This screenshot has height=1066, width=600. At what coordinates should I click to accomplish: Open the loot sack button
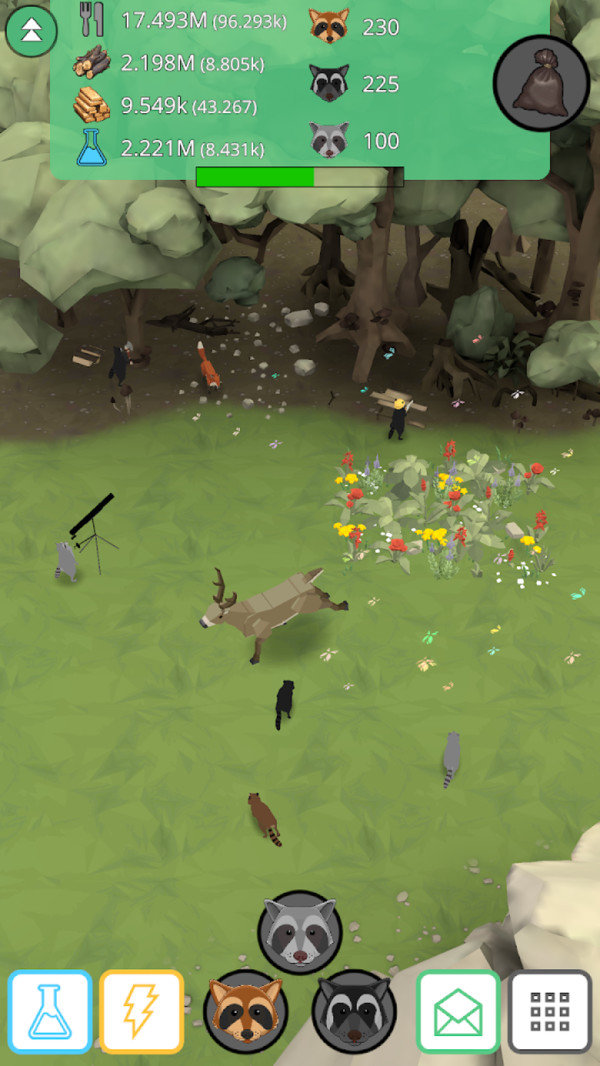tap(541, 84)
